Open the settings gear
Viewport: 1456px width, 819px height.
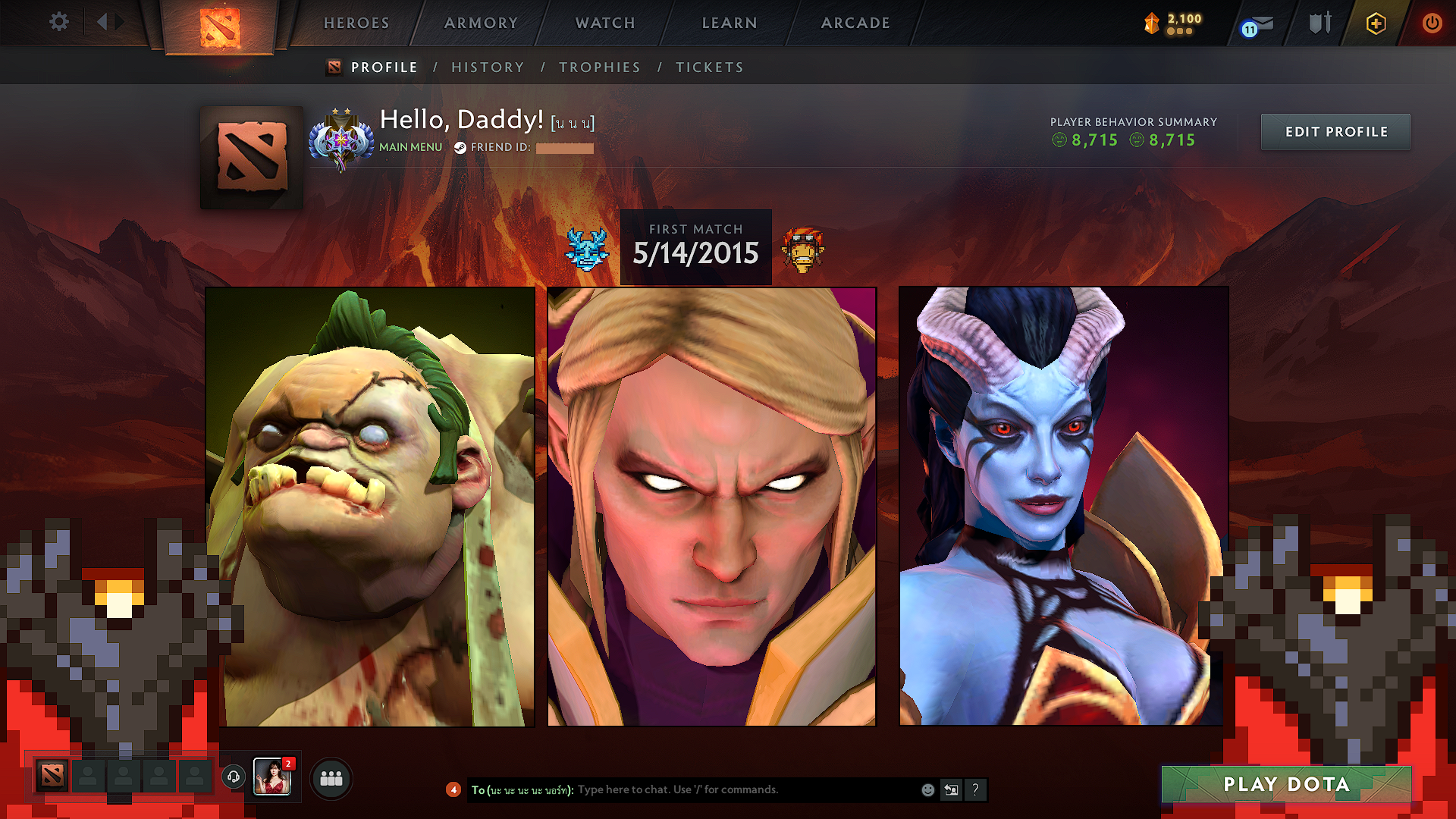click(x=58, y=22)
